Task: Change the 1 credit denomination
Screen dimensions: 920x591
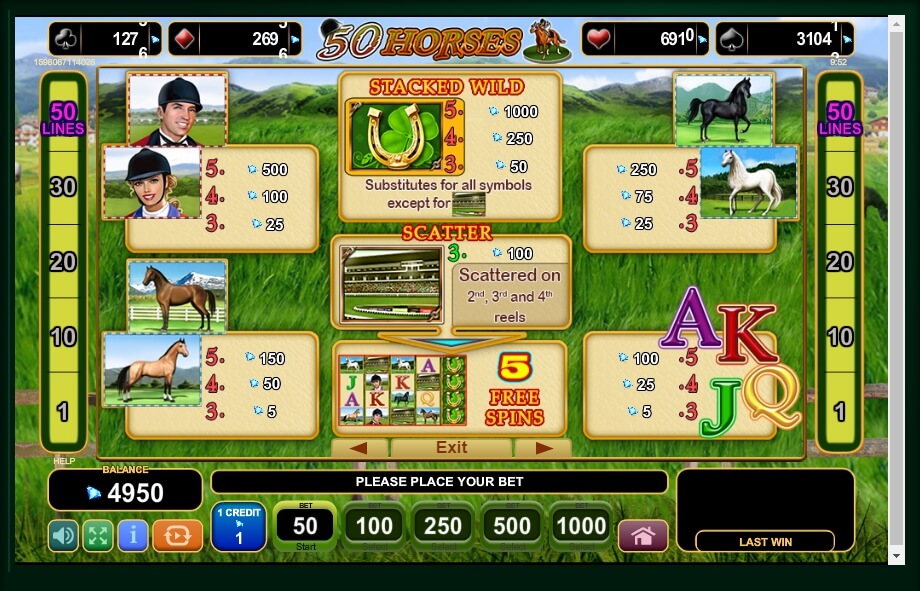Action: click(x=238, y=527)
